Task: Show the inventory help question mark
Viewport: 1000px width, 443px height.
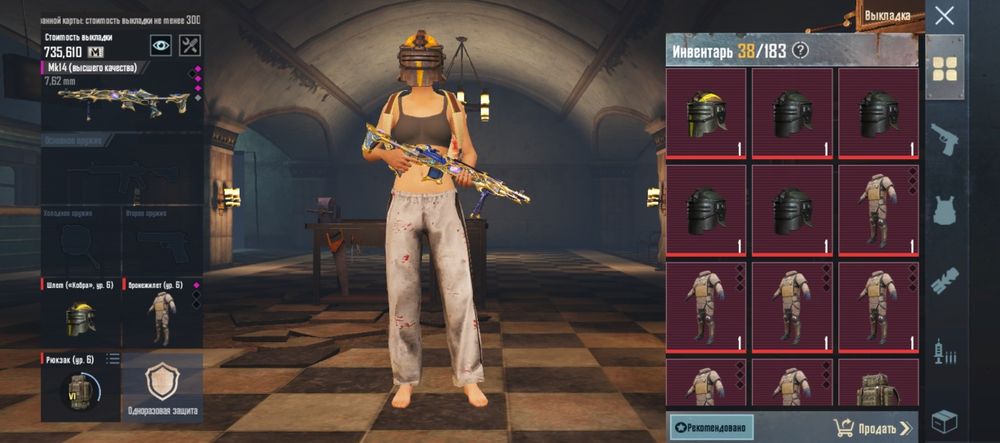Action: (x=799, y=51)
